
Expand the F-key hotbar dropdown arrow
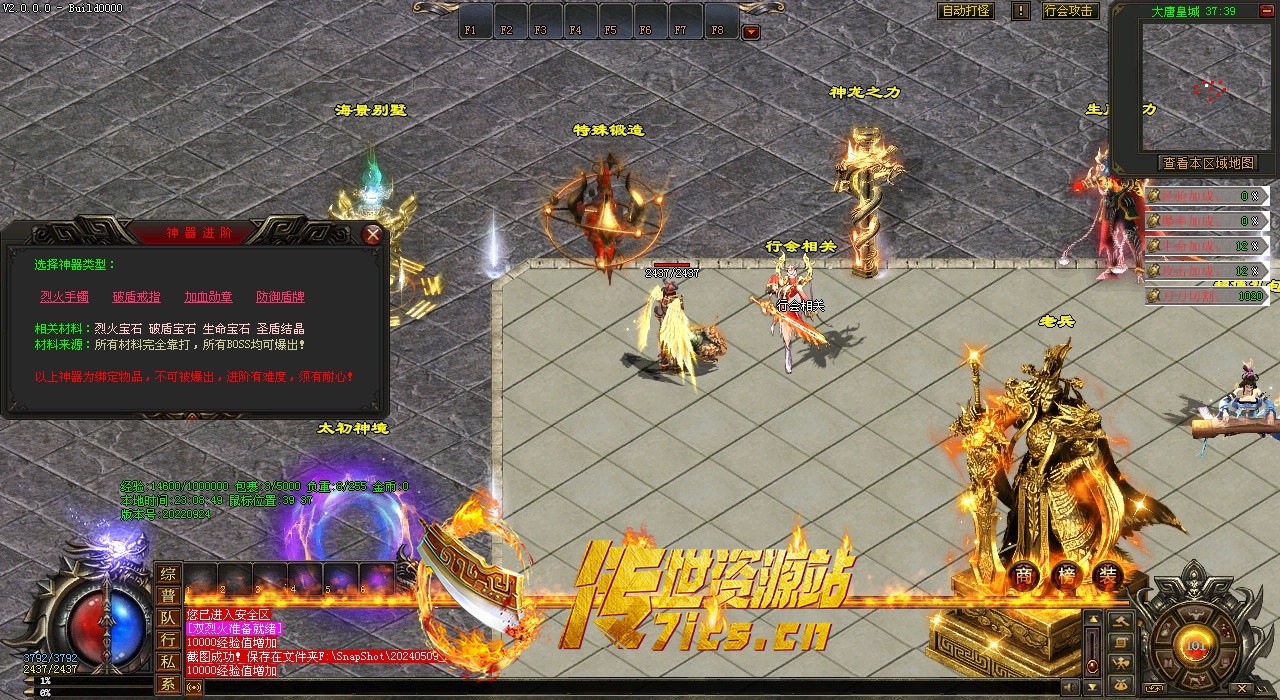click(x=751, y=32)
